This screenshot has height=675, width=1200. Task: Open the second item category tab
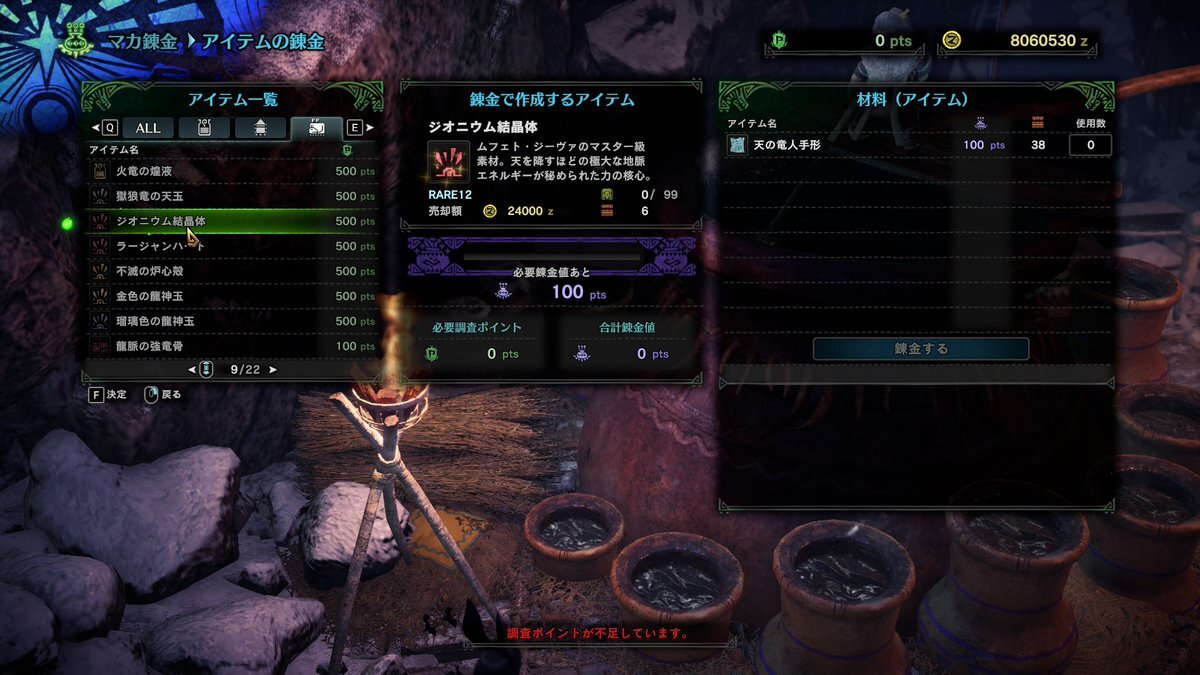pos(206,128)
